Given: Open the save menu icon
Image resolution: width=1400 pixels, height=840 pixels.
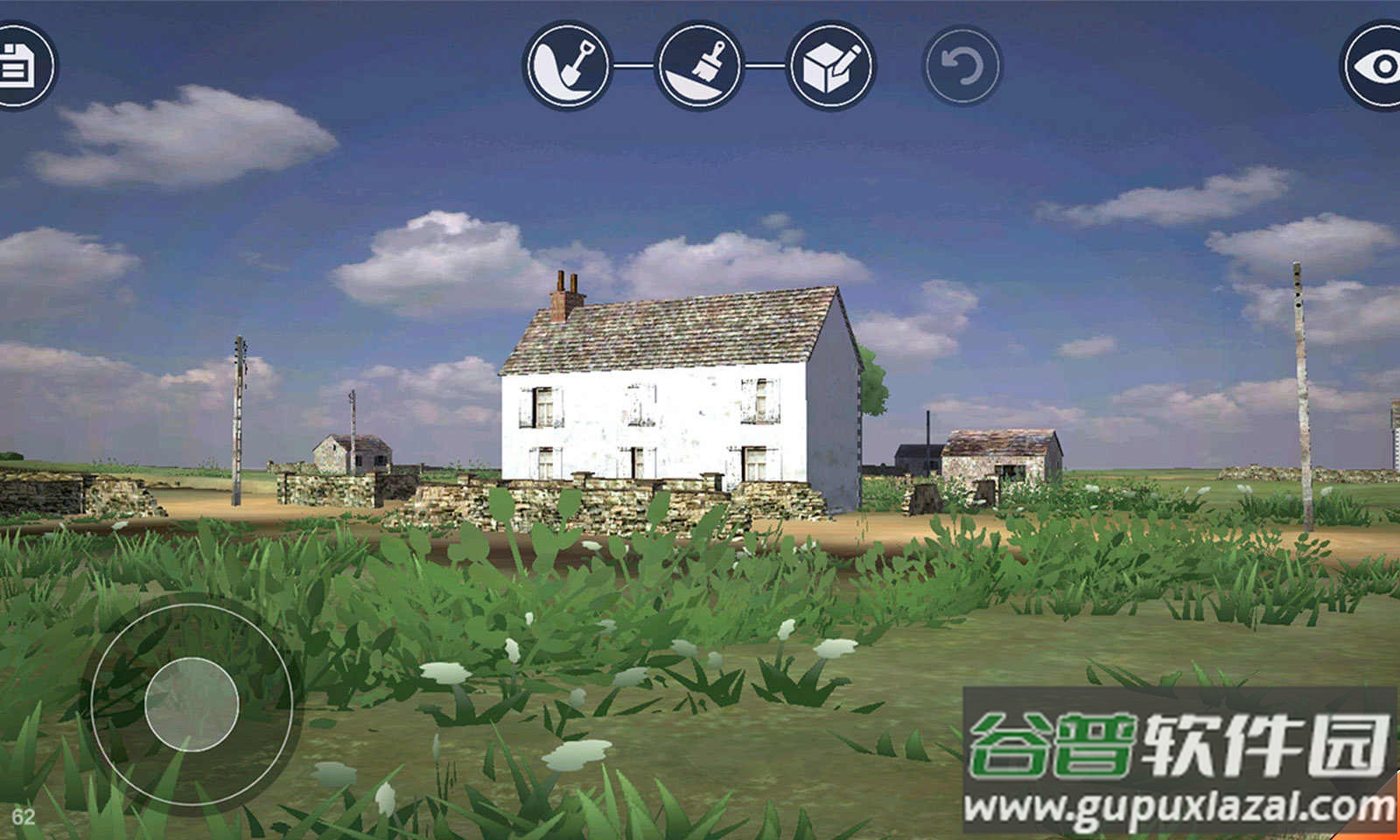Looking at the screenshot, I should coord(17,66).
